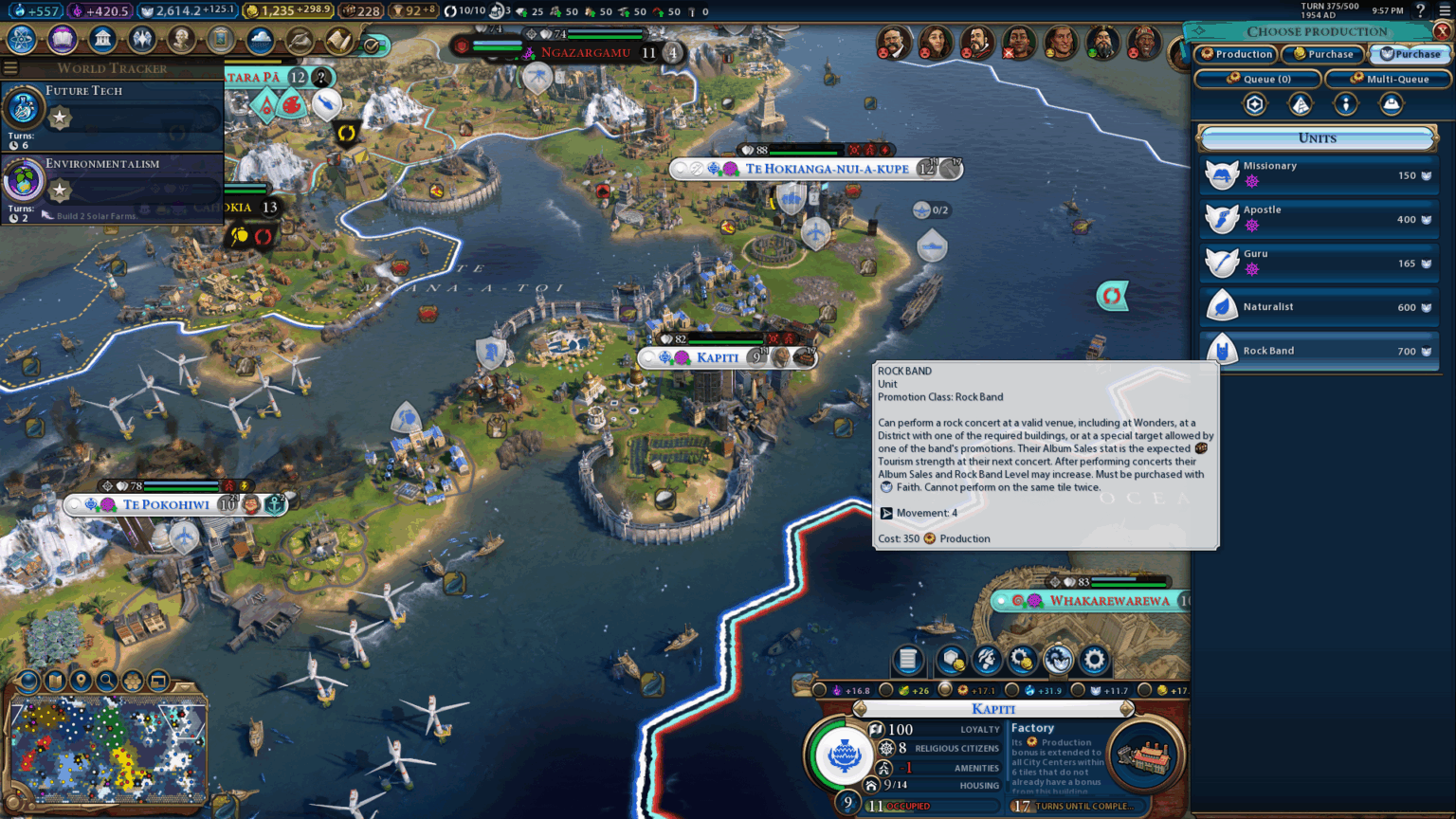Open the Queue (0) production queue

point(1257,79)
